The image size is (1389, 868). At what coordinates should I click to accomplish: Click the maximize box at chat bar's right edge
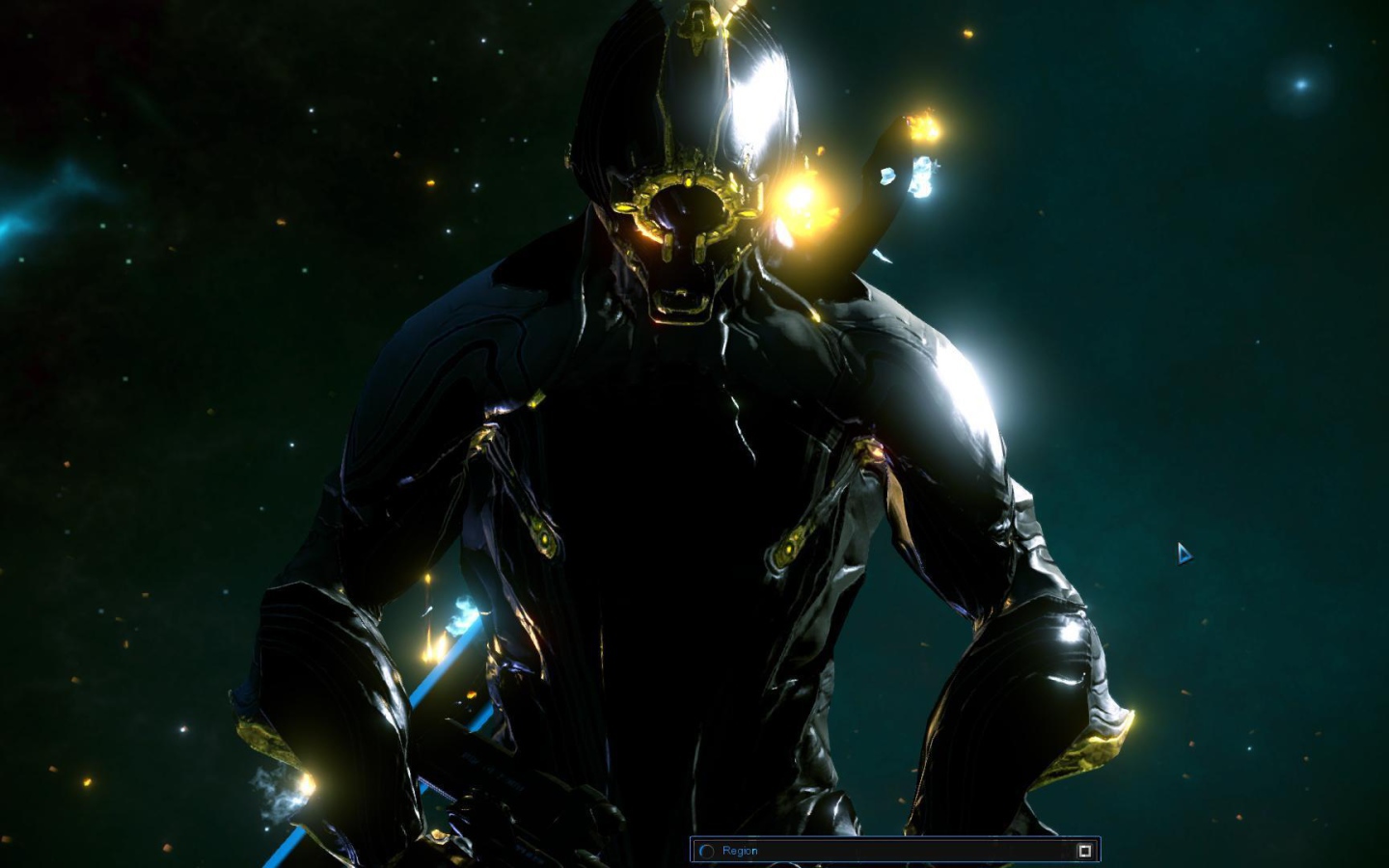(x=1085, y=851)
